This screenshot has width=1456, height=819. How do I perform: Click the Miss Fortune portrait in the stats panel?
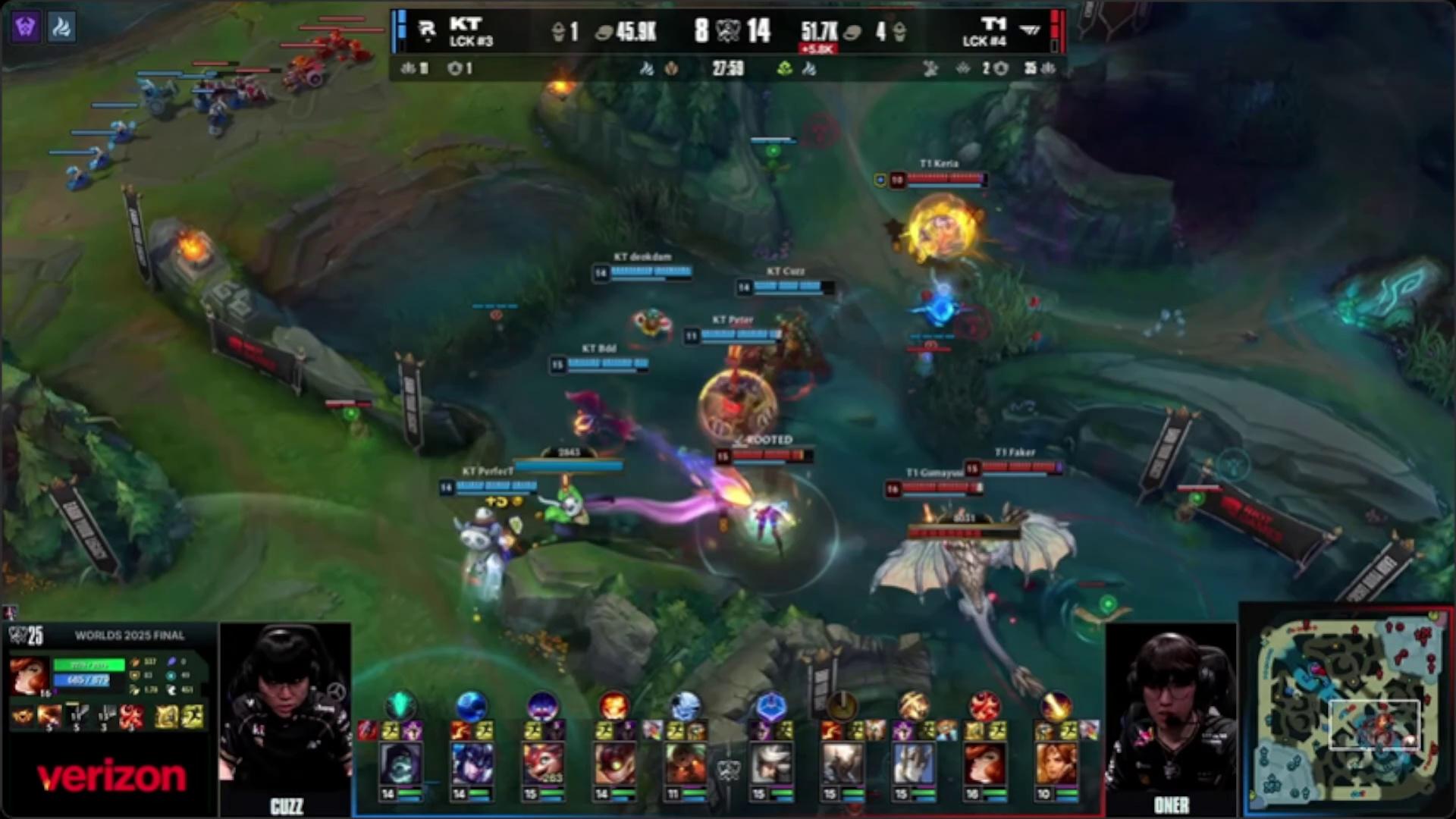(29, 676)
